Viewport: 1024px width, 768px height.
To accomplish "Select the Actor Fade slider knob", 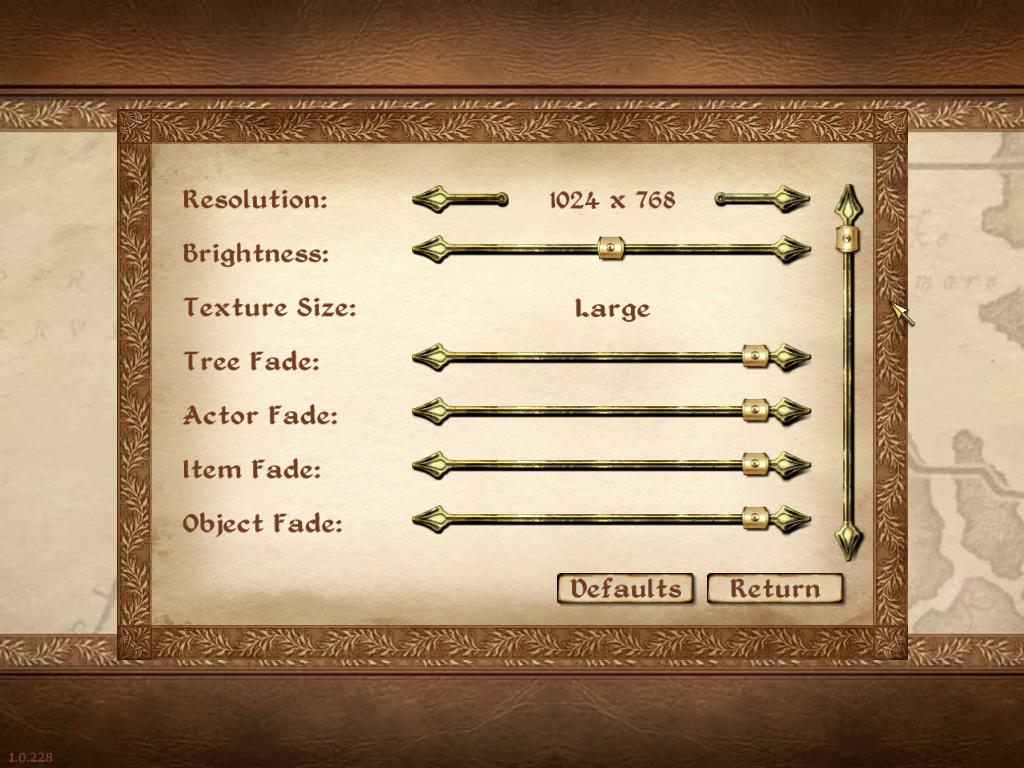I will (755, 410).
